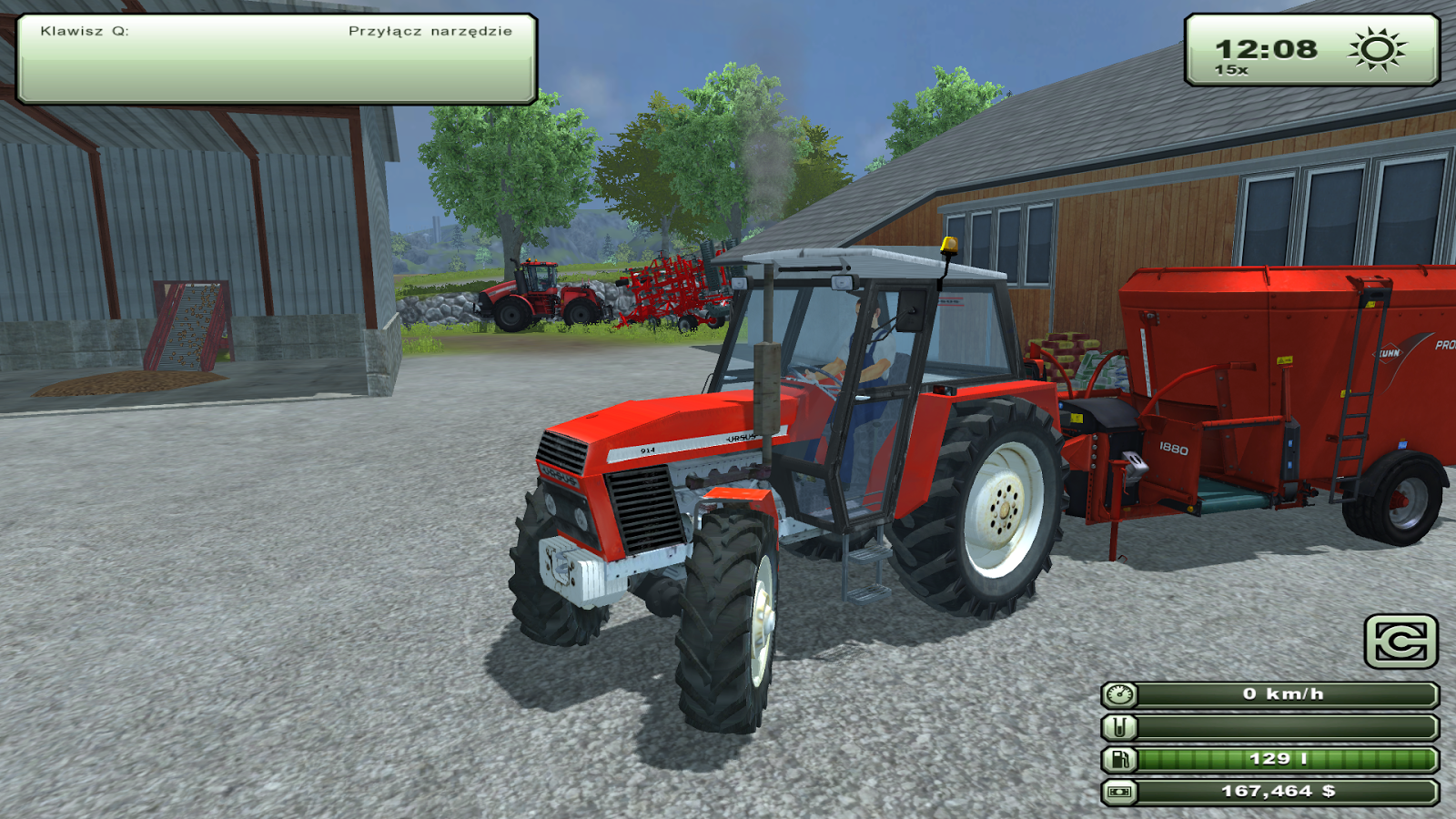Click the sun weather icon in the clock panel

(x=1376, y=48)
